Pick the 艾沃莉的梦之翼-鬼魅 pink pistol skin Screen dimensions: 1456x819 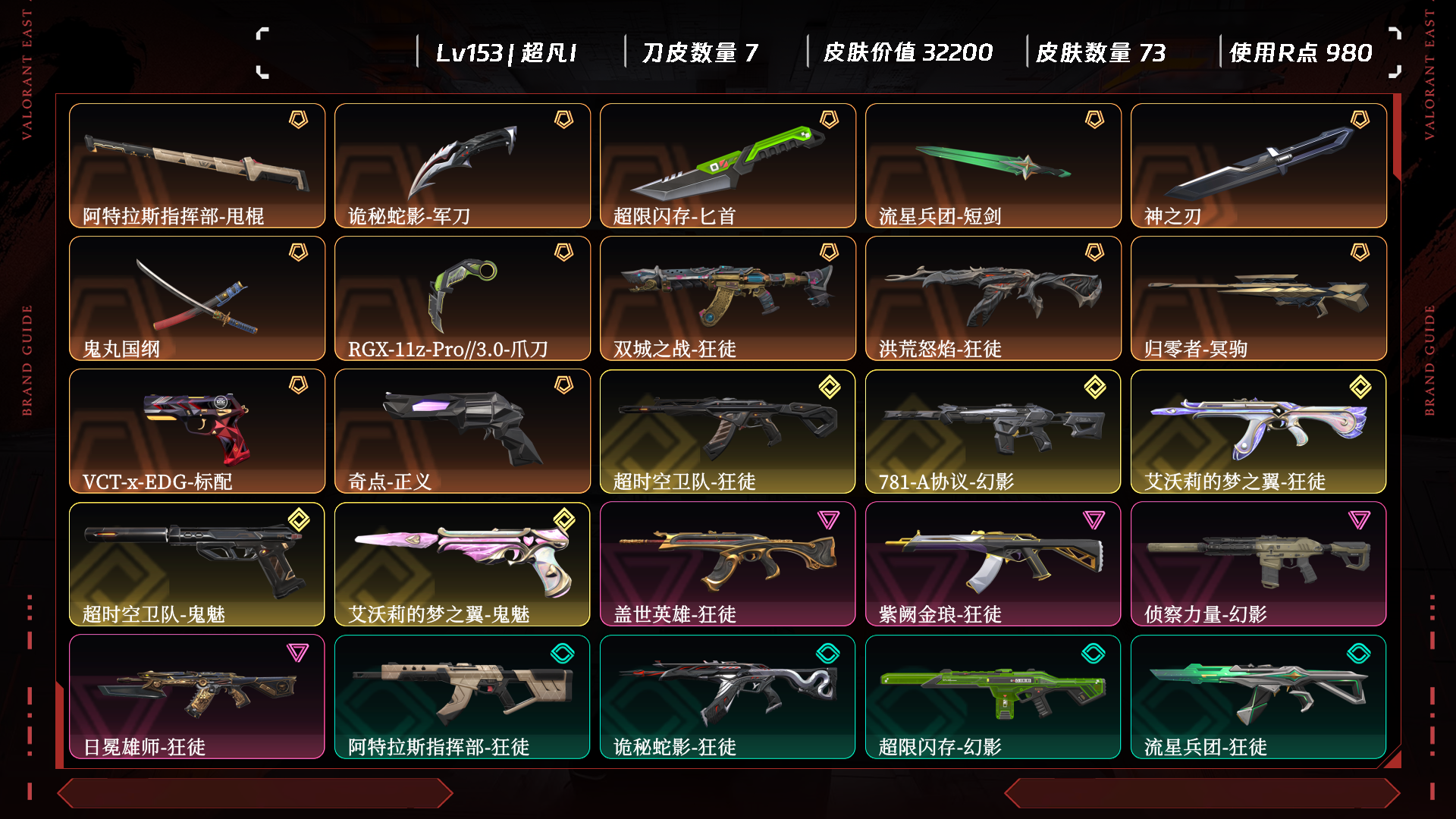point(463,563)
